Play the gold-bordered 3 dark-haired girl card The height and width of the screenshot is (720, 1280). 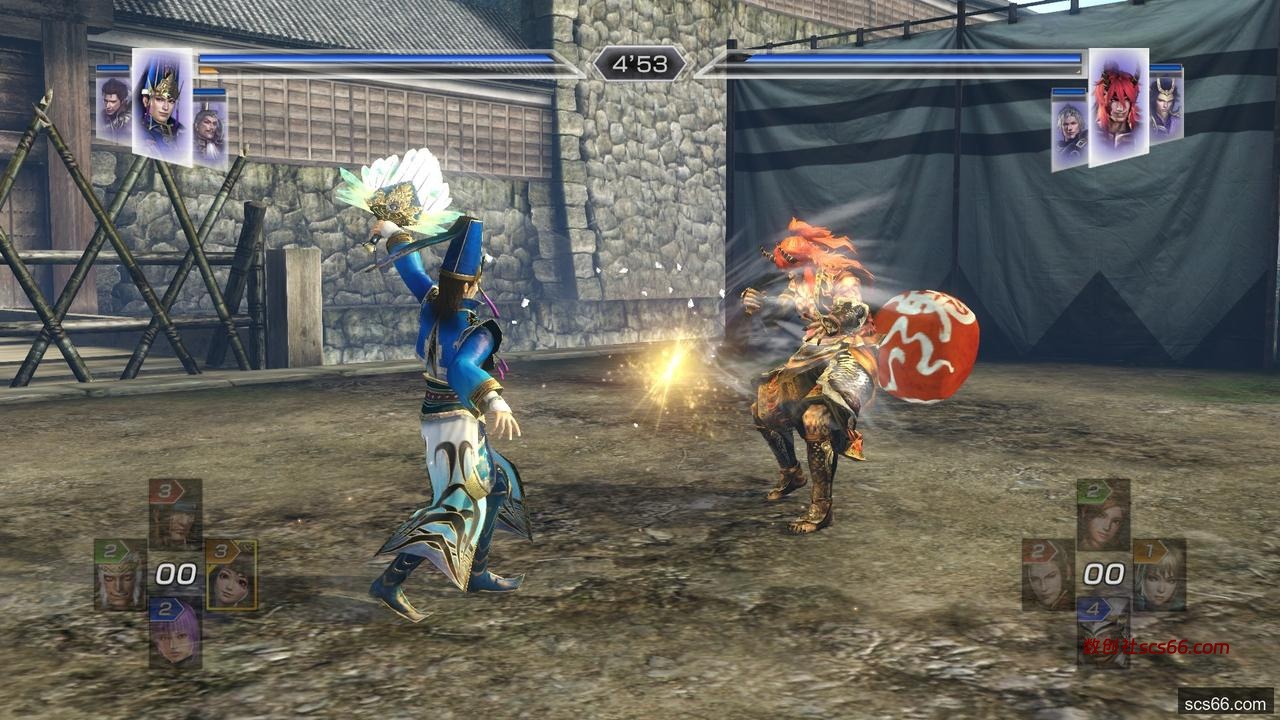[231, 575]
